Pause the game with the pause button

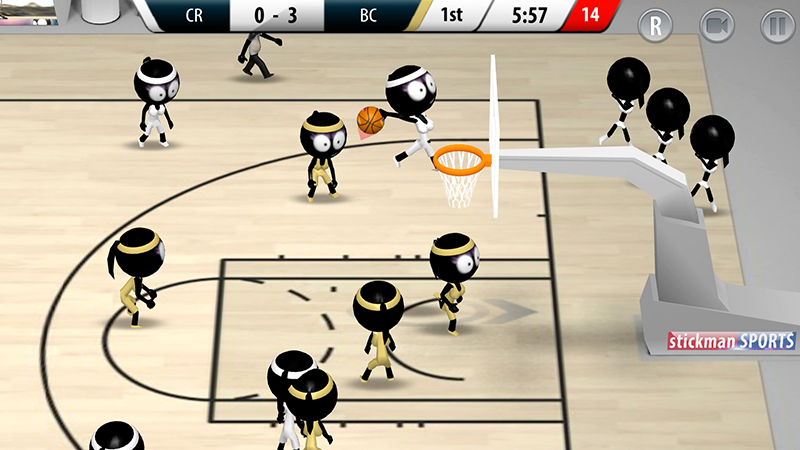click(776, 25)
